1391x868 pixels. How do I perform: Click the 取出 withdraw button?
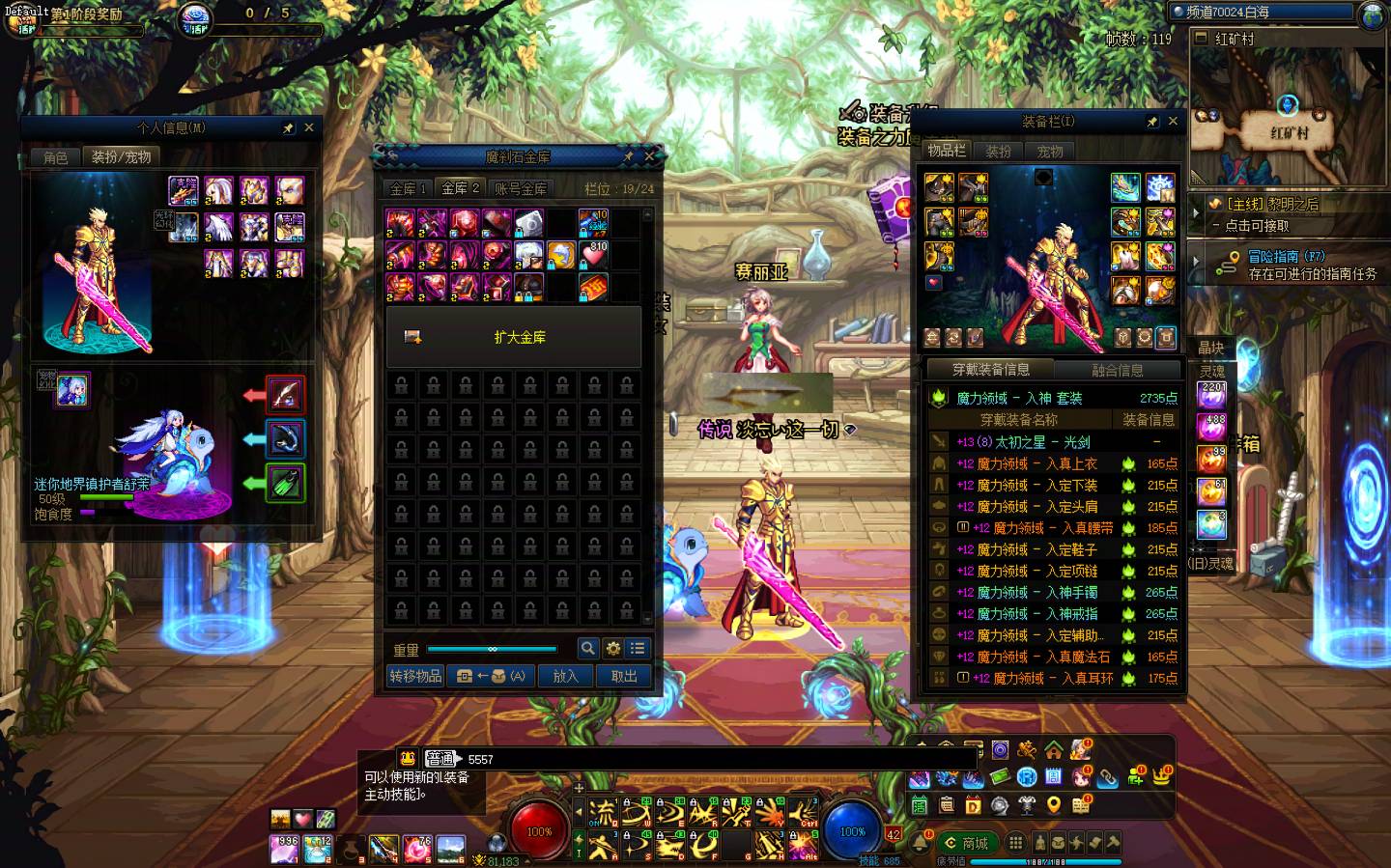(624, 676)
